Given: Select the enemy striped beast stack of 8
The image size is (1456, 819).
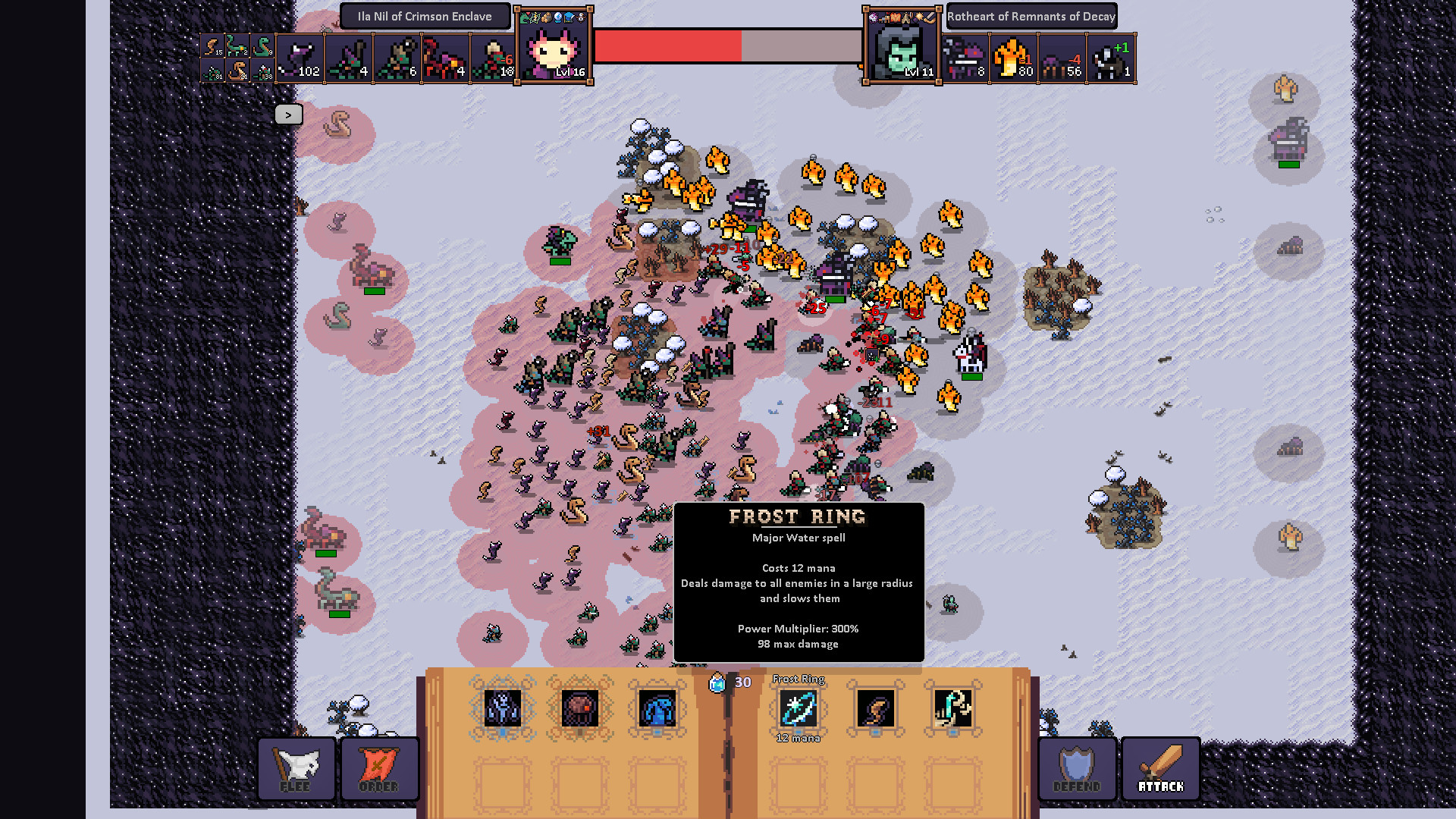Looking at the screenshot, I should pyautogui.click(x=965, y=58).
